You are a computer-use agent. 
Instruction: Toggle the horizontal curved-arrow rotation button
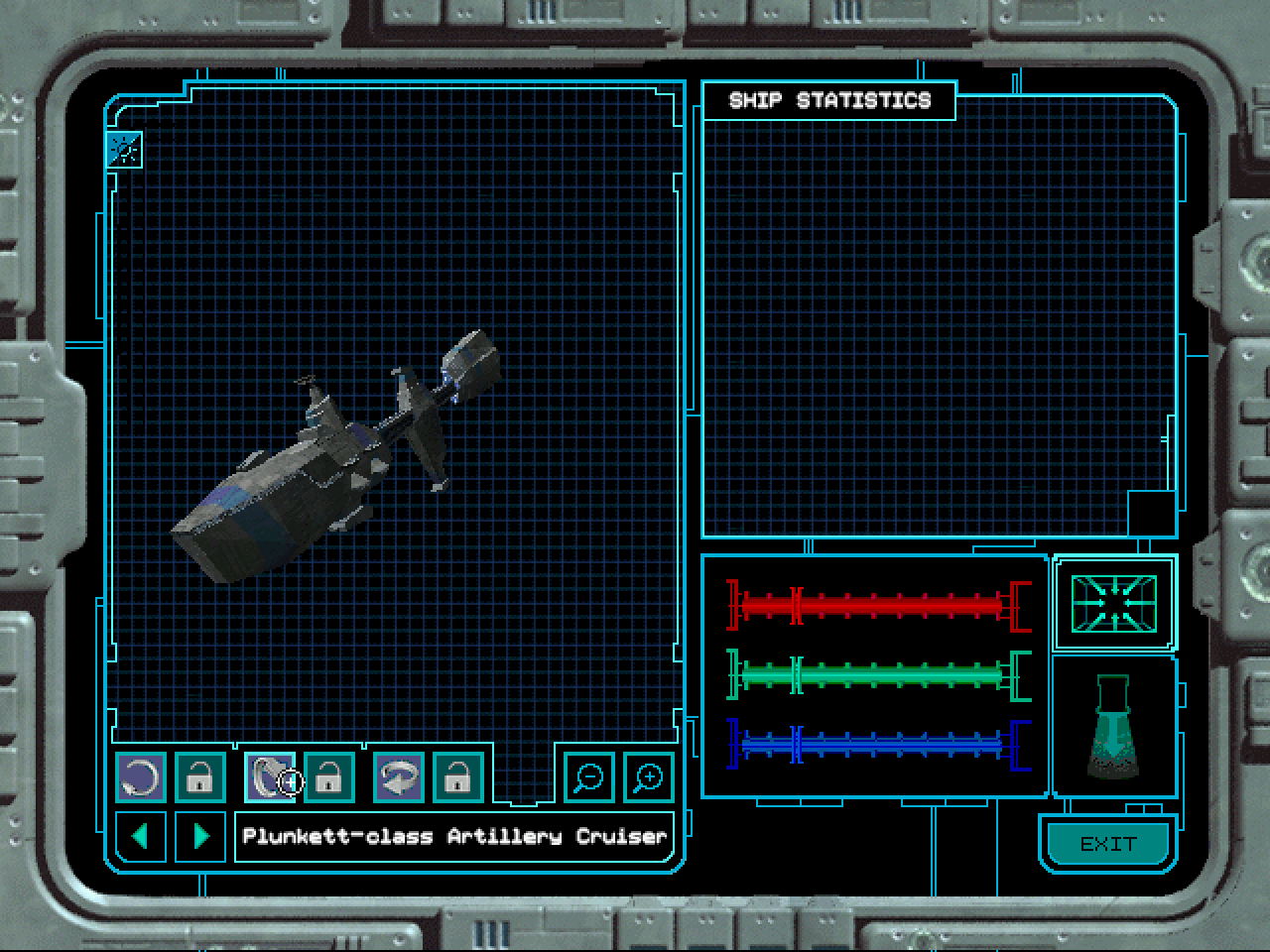399,777
